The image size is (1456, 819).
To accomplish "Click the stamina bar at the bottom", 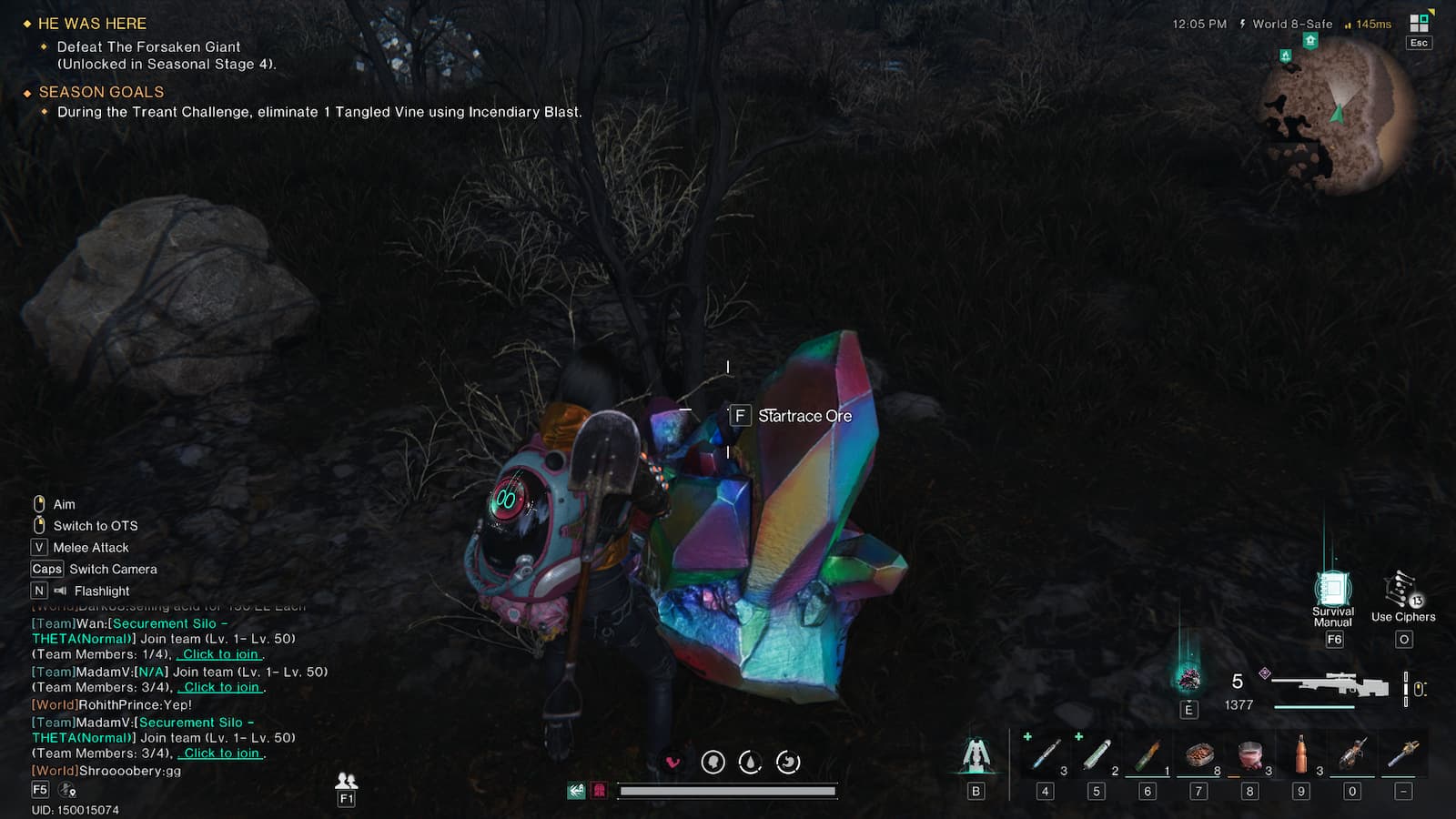I will tap(727, 791).
